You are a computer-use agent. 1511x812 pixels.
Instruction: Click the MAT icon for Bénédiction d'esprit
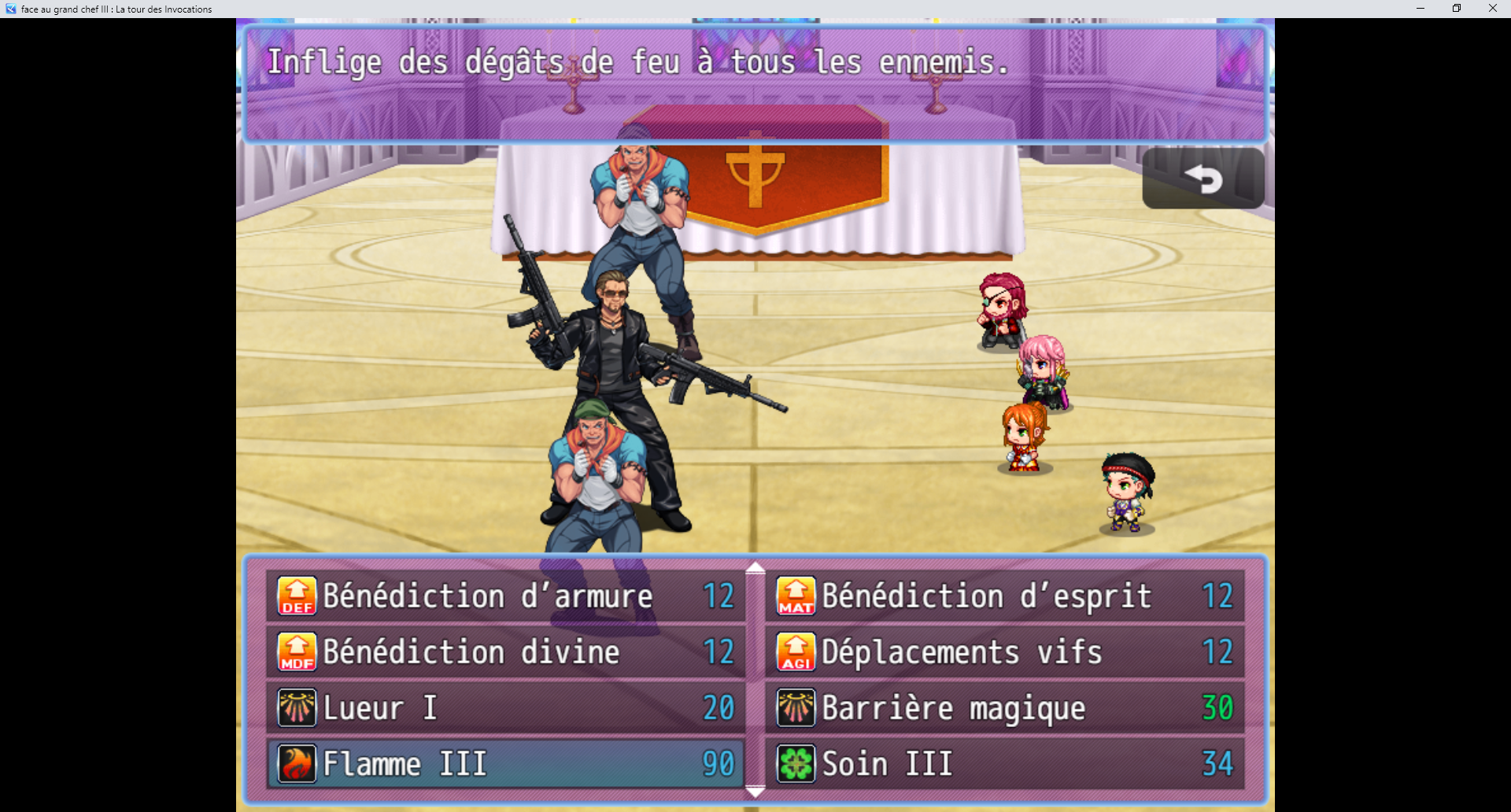796,596
